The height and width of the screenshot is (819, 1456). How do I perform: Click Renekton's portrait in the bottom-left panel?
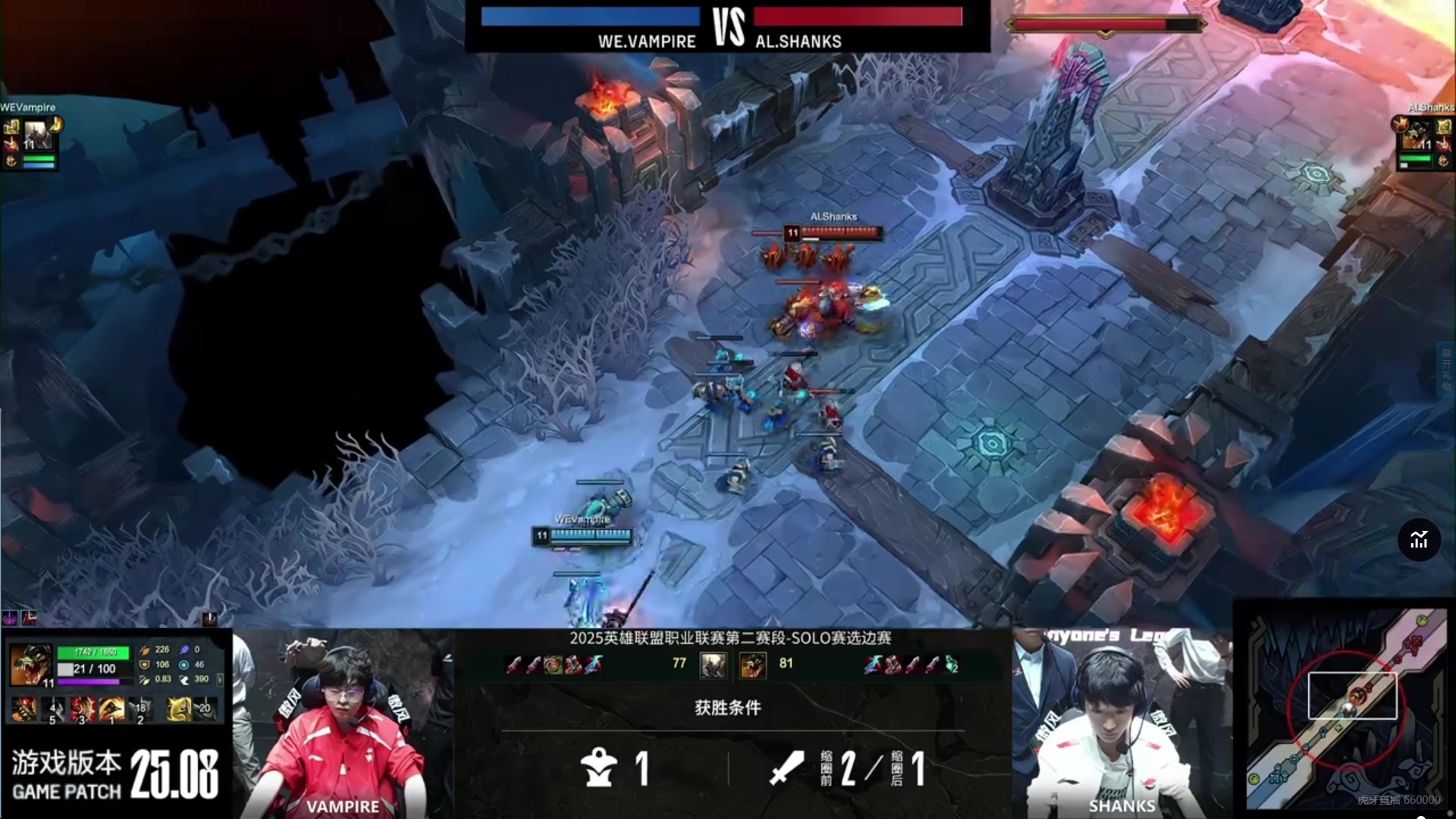tap(30, 665)
